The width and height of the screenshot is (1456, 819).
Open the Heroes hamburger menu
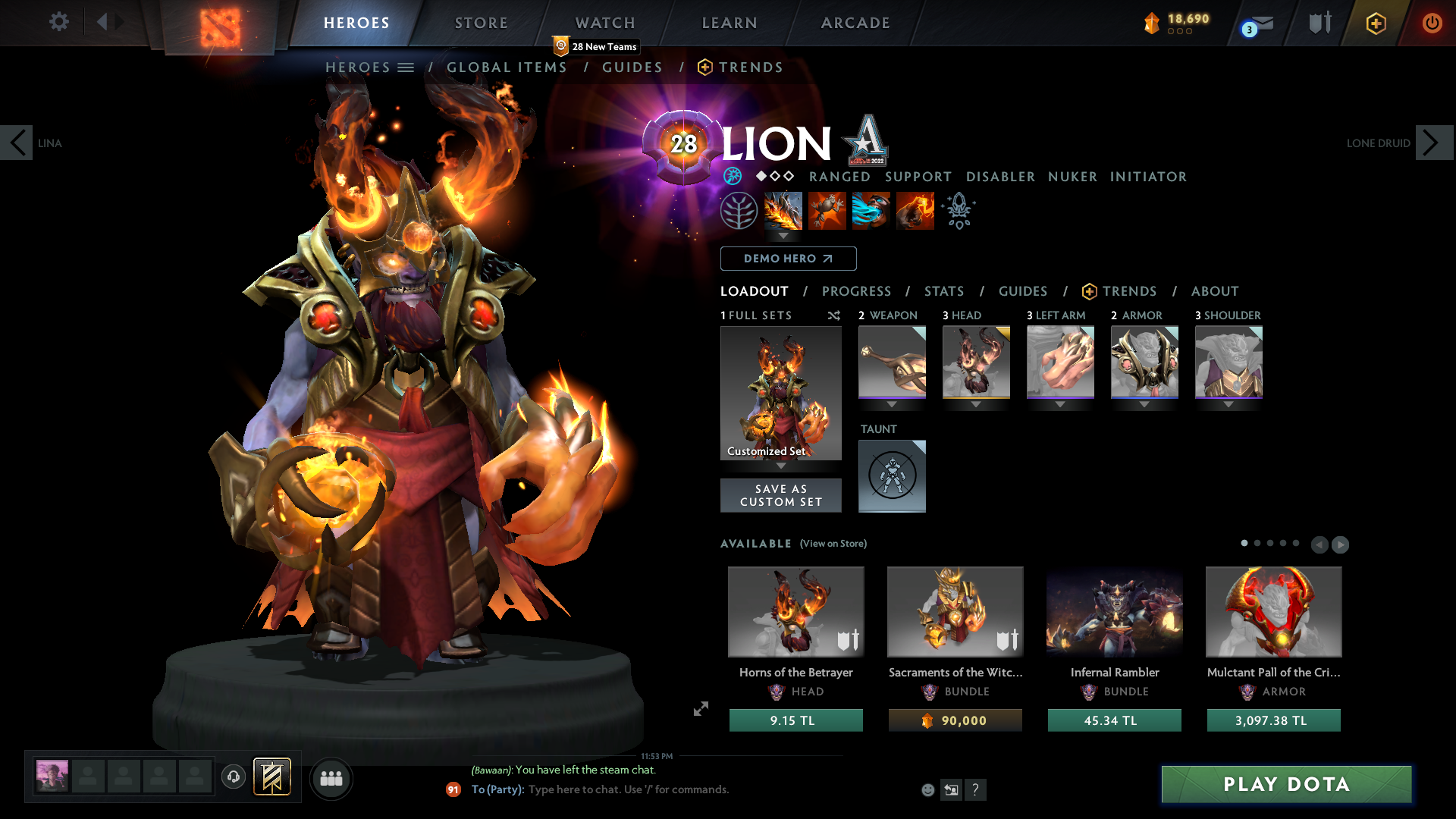[407, 67]
